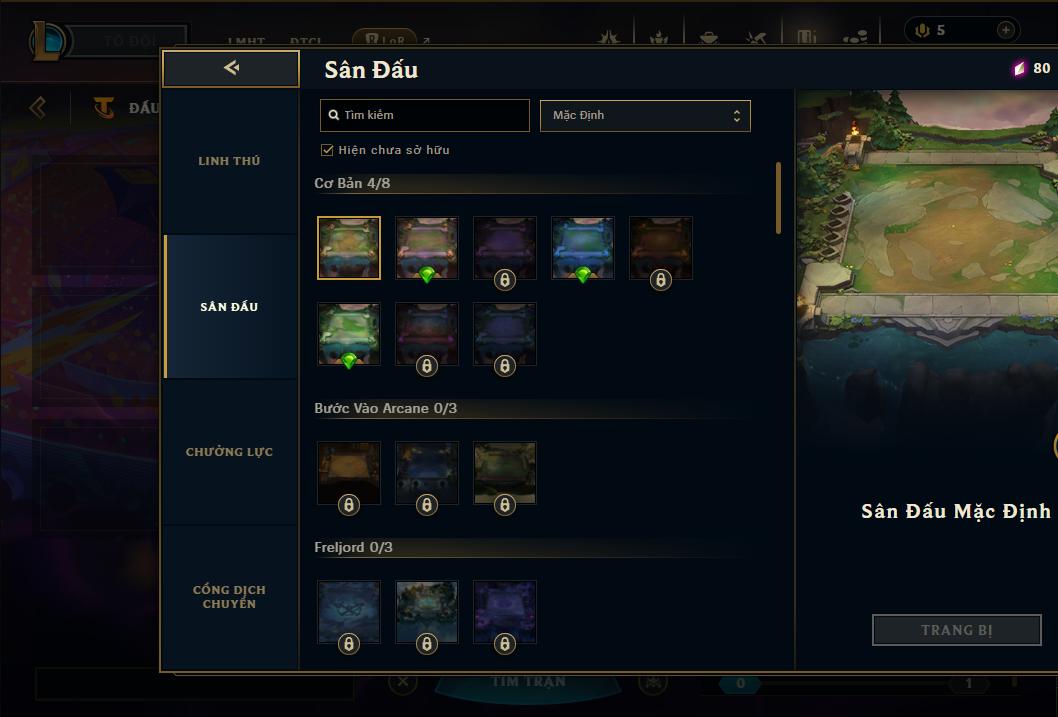
Task: Click the Trang Bị equip button
Action: [956, 630]
